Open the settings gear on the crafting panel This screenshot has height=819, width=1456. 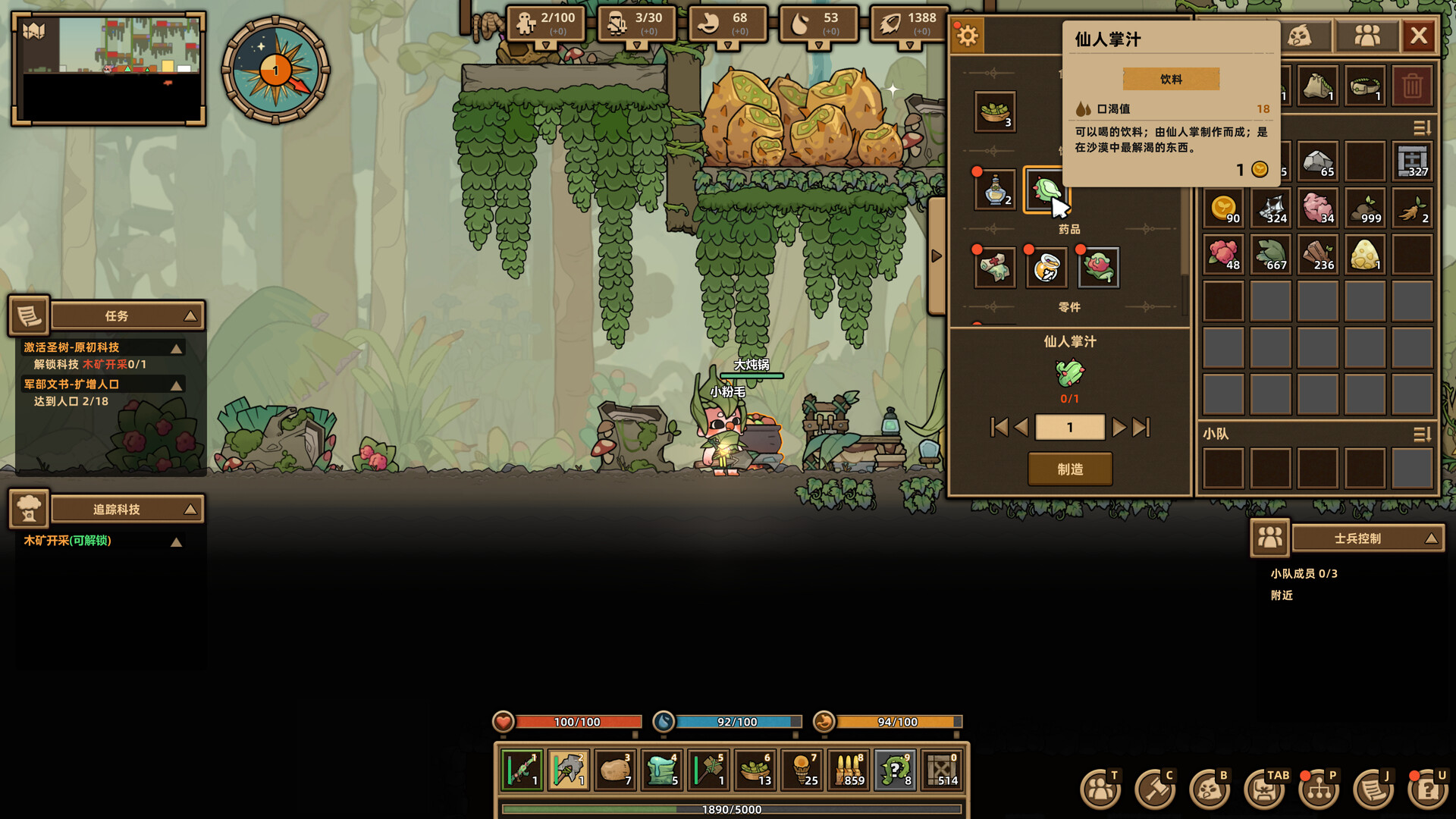coord(967,35)
